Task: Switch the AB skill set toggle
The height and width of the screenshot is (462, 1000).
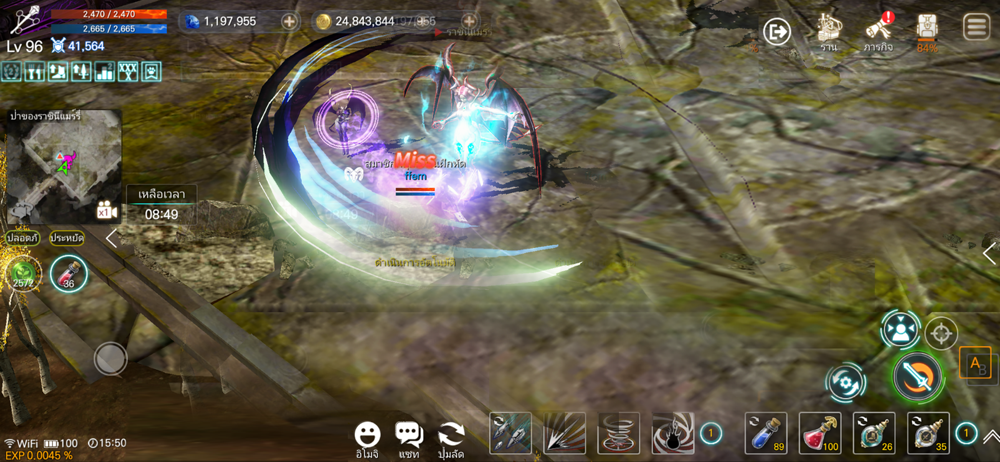Action: click(x=975, y=364)
